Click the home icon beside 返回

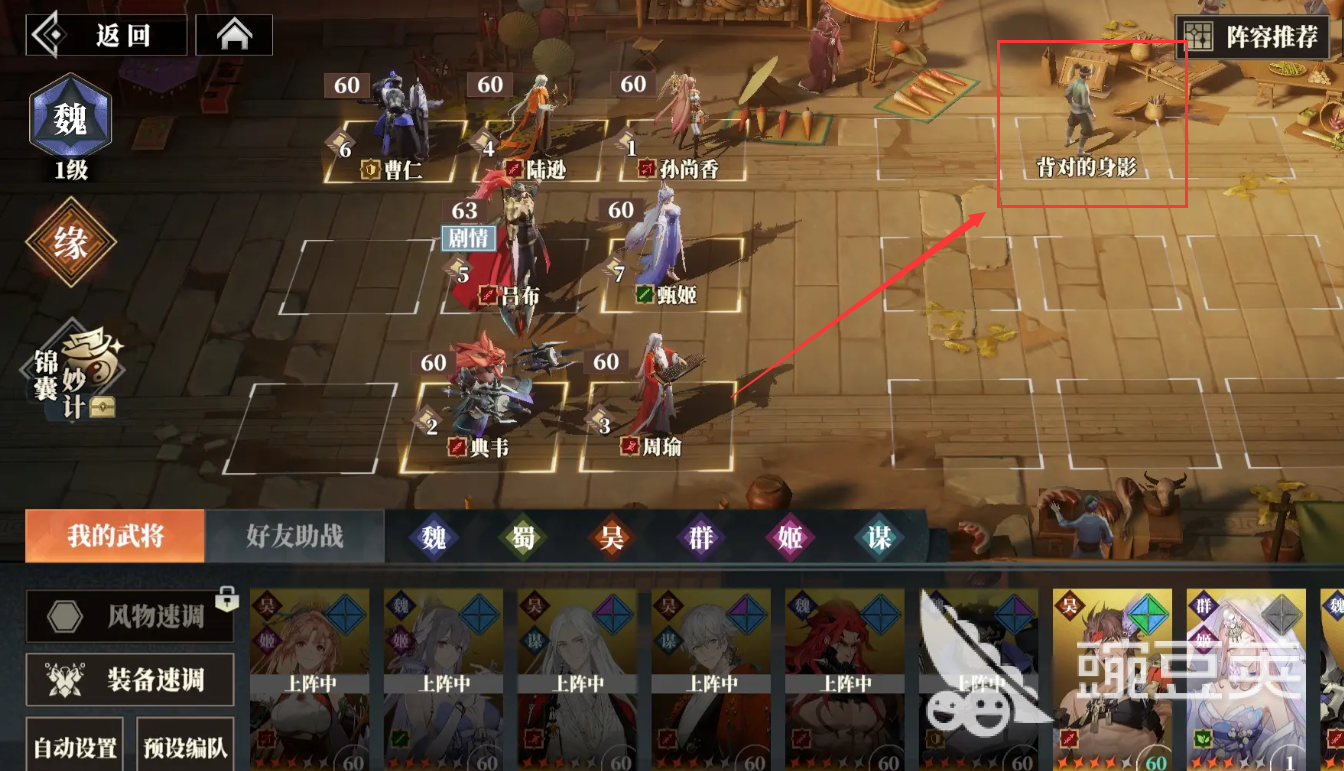[x=234, y=33]
